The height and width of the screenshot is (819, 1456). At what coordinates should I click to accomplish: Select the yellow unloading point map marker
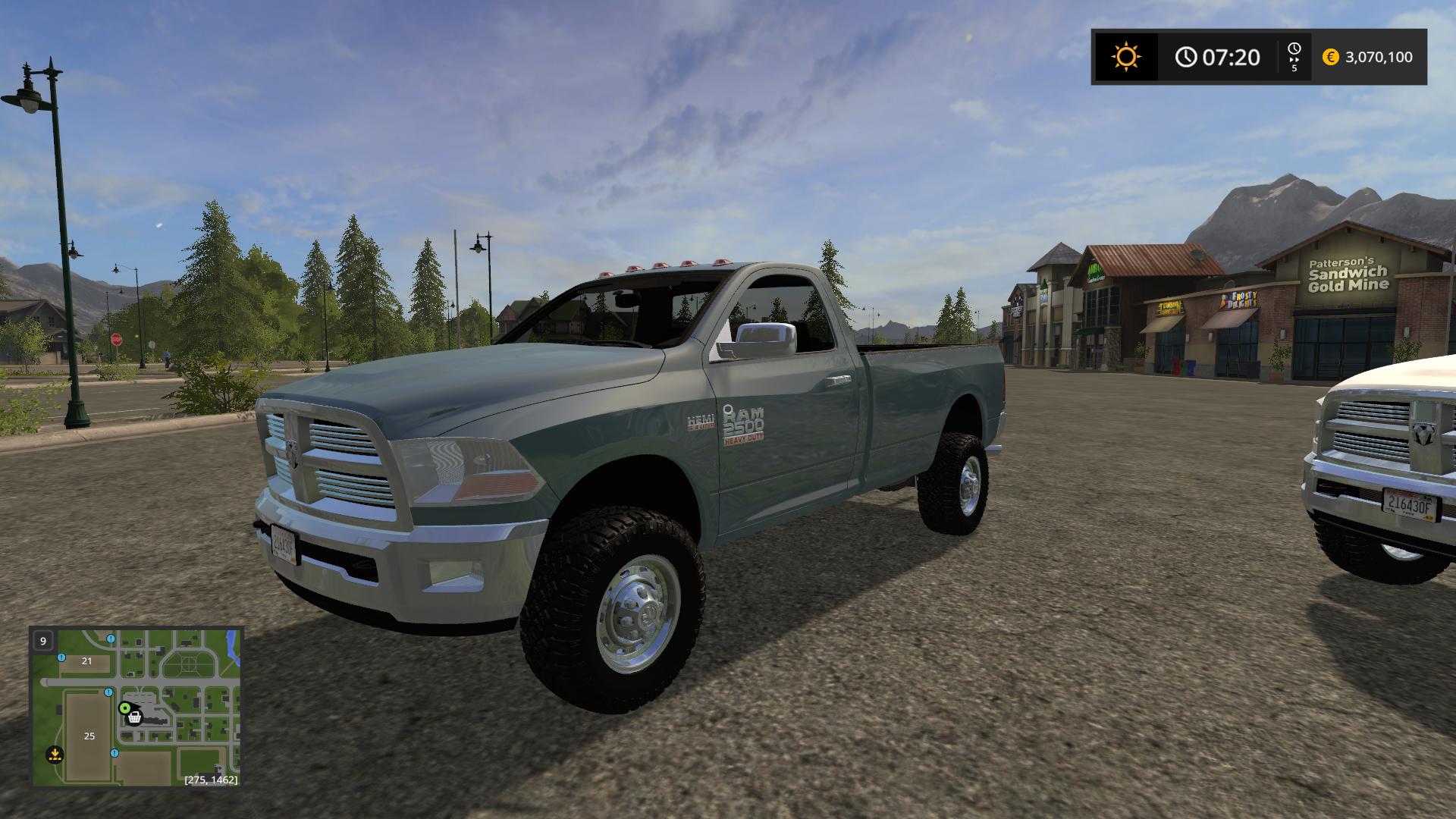(54, 754)
